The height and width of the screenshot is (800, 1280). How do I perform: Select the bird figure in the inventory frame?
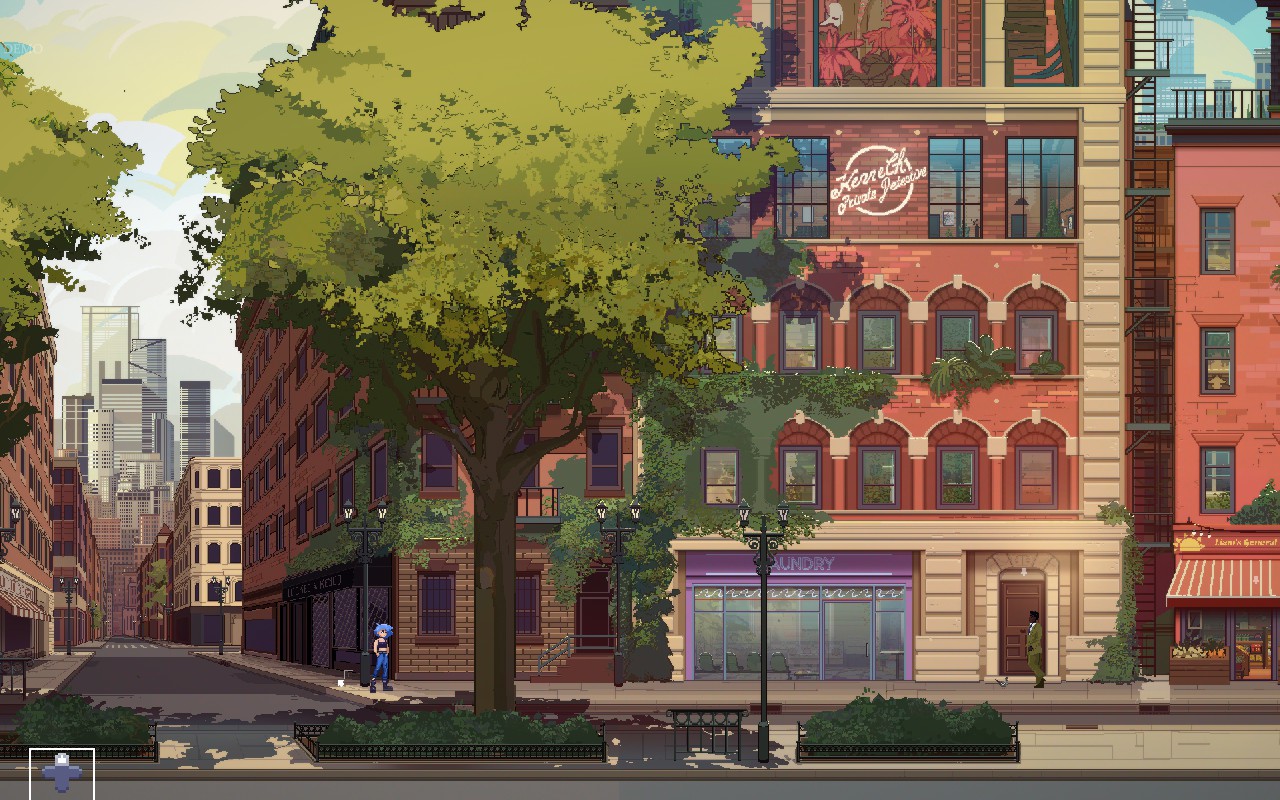coord(60,773)
